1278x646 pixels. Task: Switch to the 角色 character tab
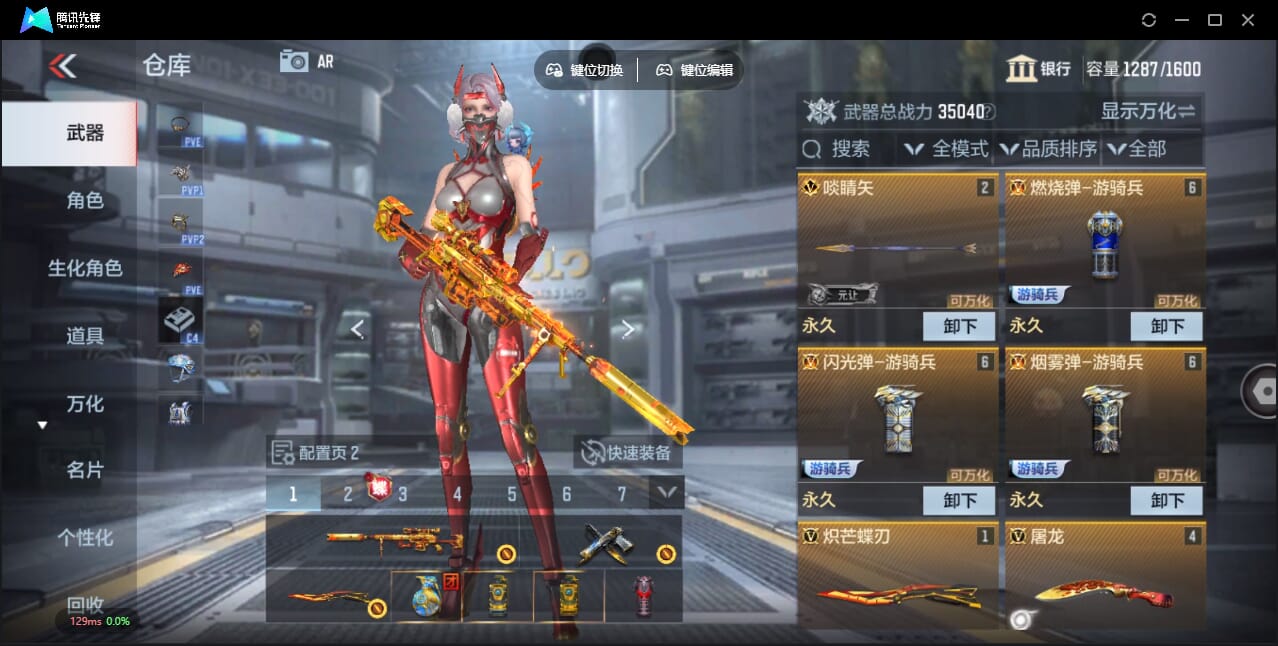tap(85, 201)
